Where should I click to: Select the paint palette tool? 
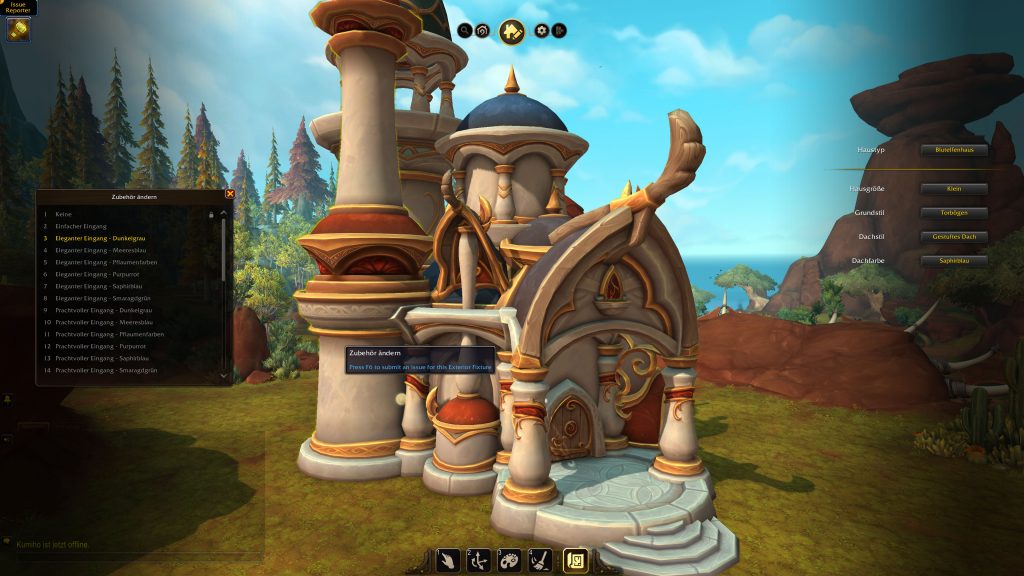[510, 560]
